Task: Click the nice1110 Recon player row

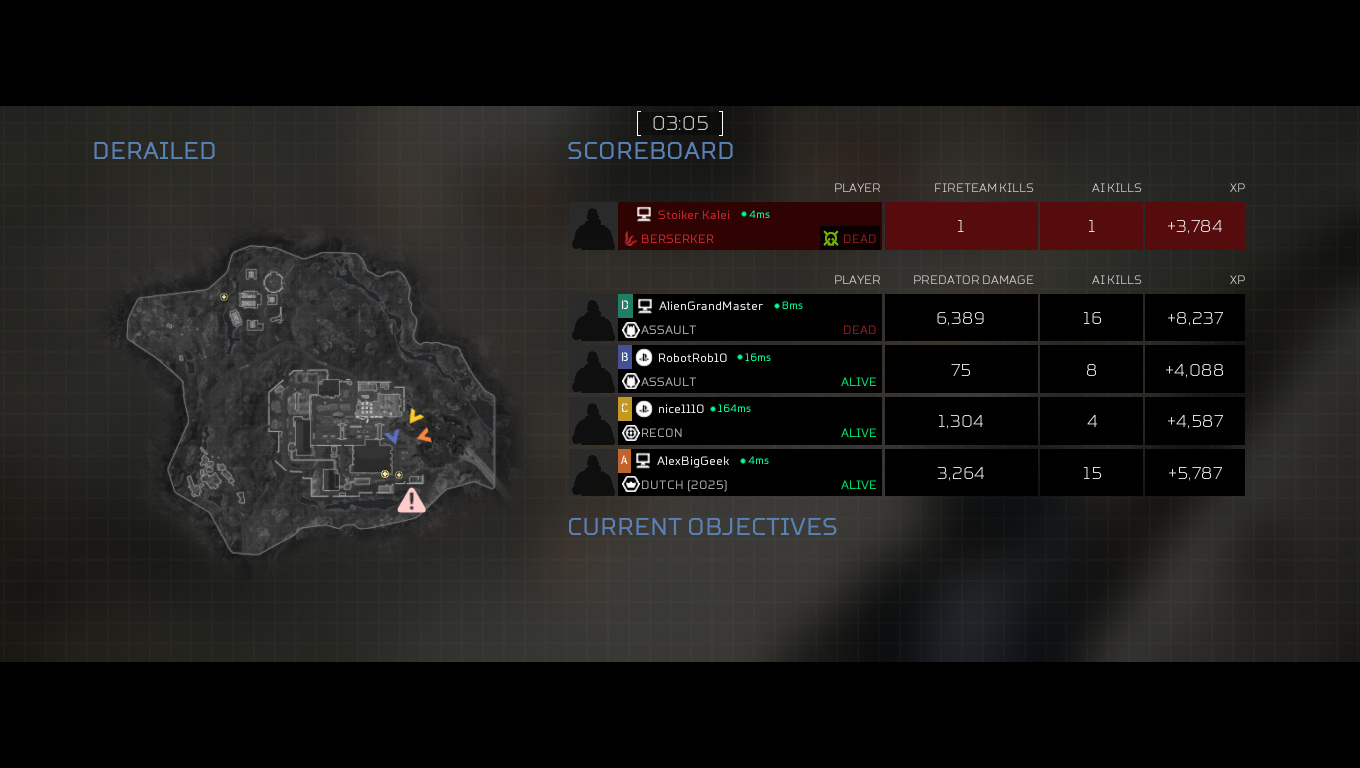Action: coord(750,421)
